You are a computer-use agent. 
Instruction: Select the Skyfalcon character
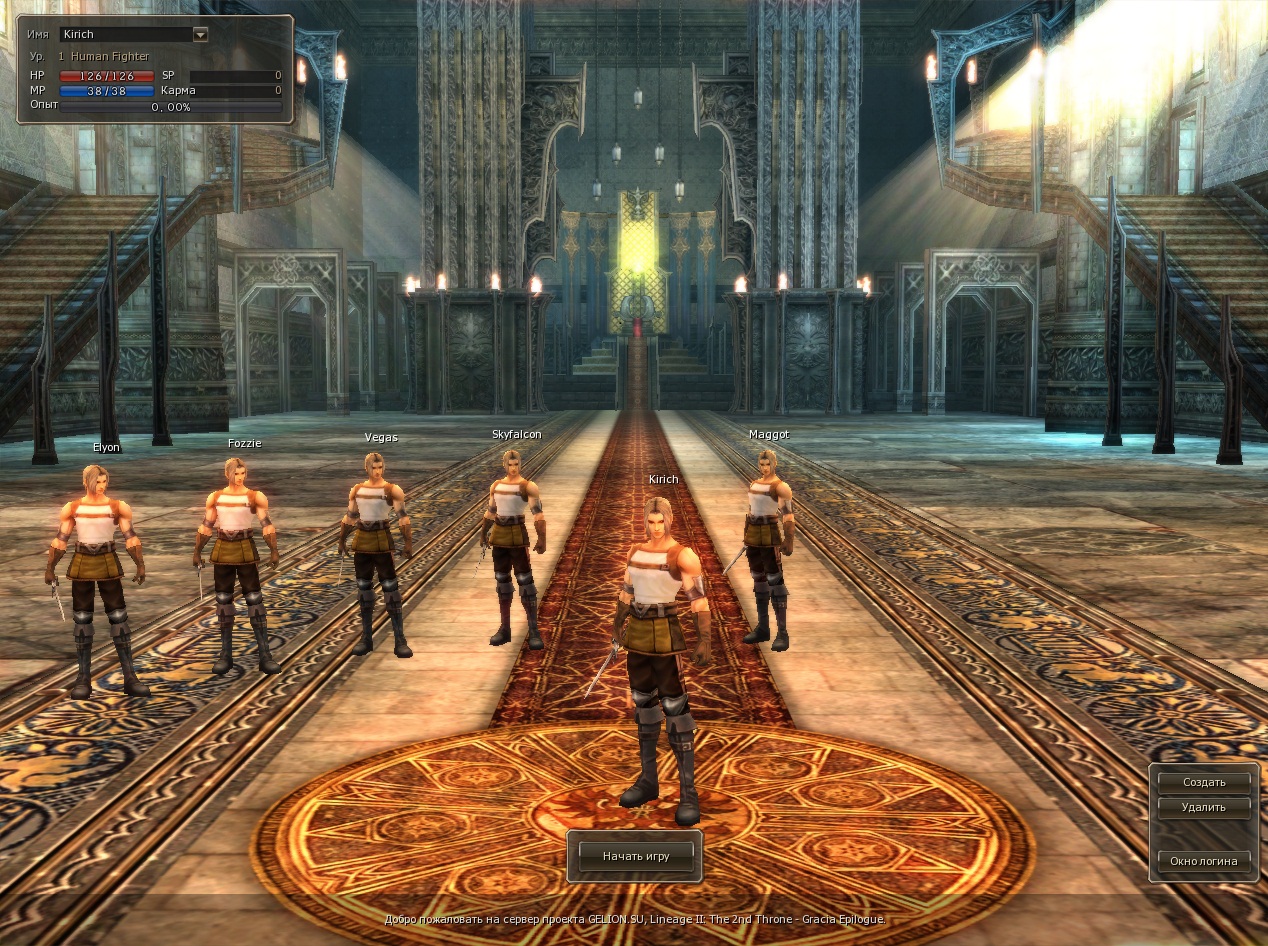(514, 540)
